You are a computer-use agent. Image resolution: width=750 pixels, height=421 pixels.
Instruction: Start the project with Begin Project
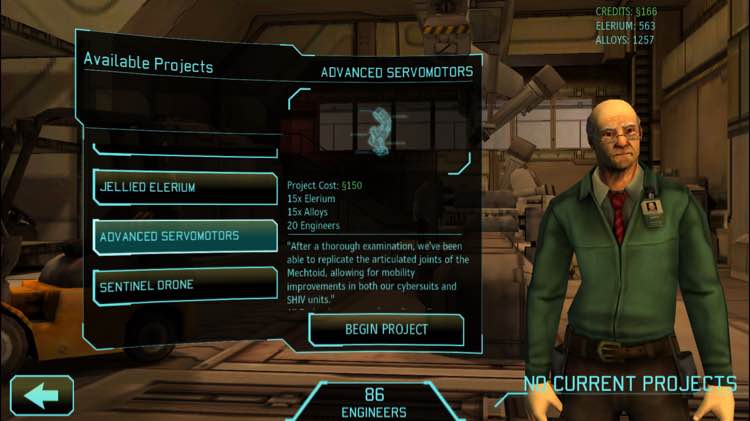point(386,329)
